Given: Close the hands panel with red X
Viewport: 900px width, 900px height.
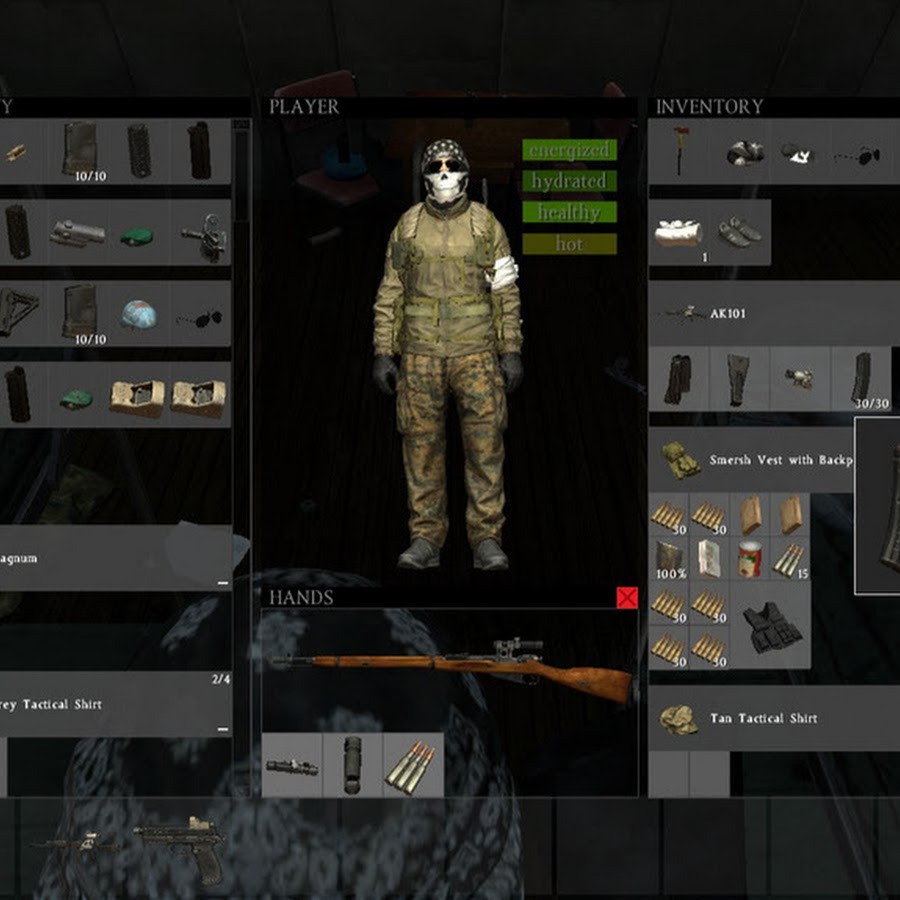Looking at the screenshot, I should [x=627, y=598].
